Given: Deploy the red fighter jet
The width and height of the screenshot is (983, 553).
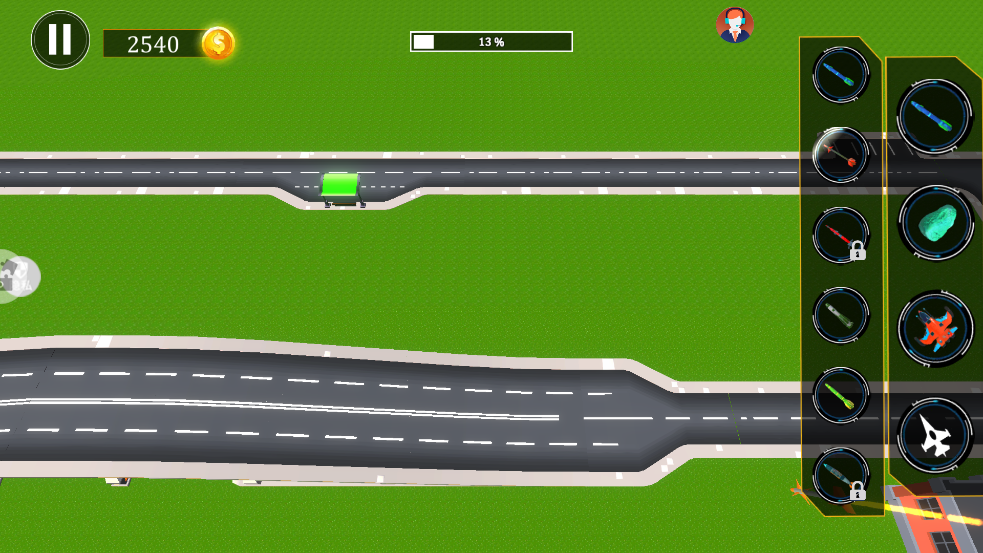Looking at the screenshot, I should [x=935, y=329].
